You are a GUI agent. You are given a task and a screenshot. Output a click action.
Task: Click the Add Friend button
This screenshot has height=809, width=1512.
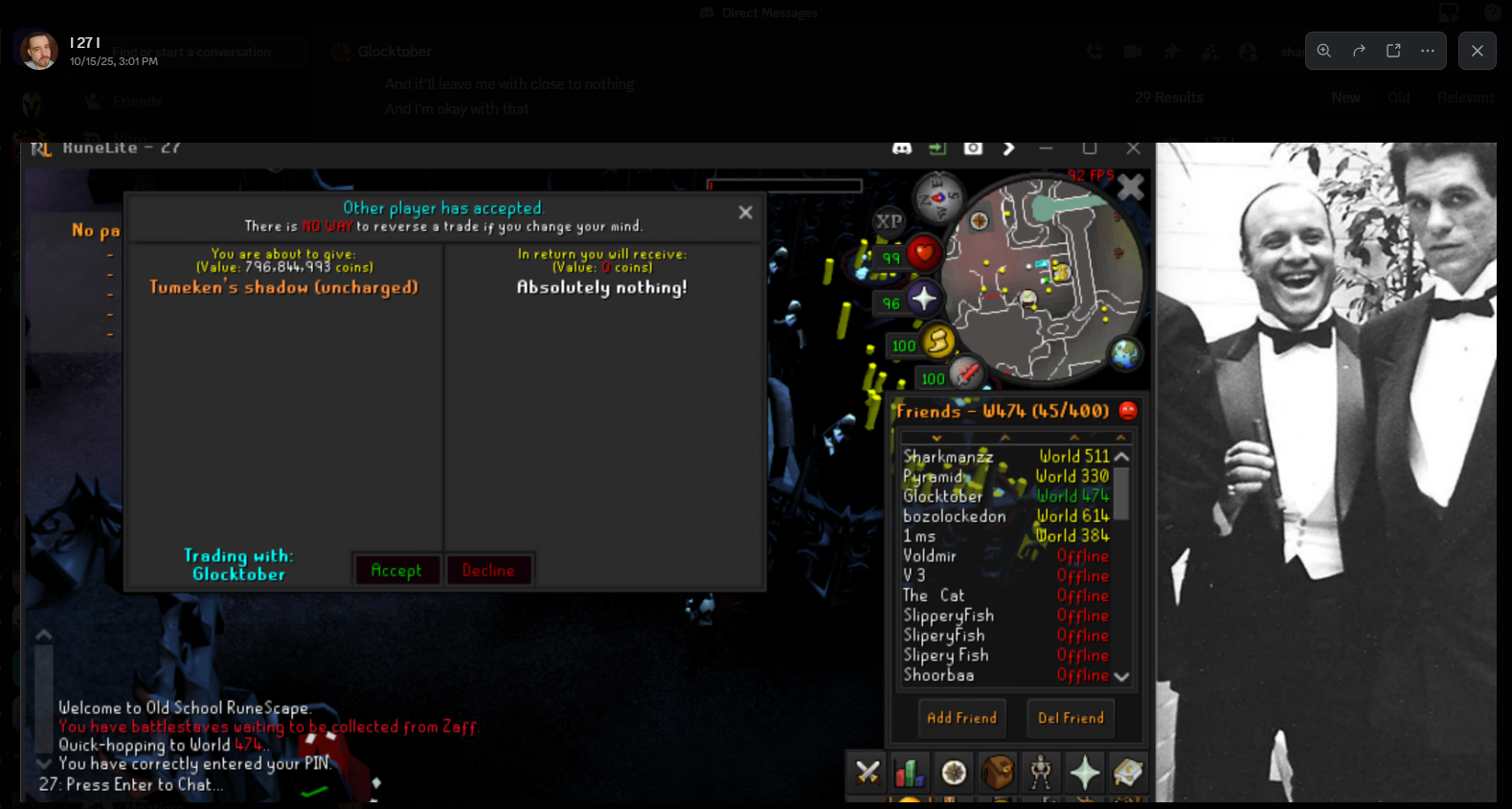click(x=961, y=718)
